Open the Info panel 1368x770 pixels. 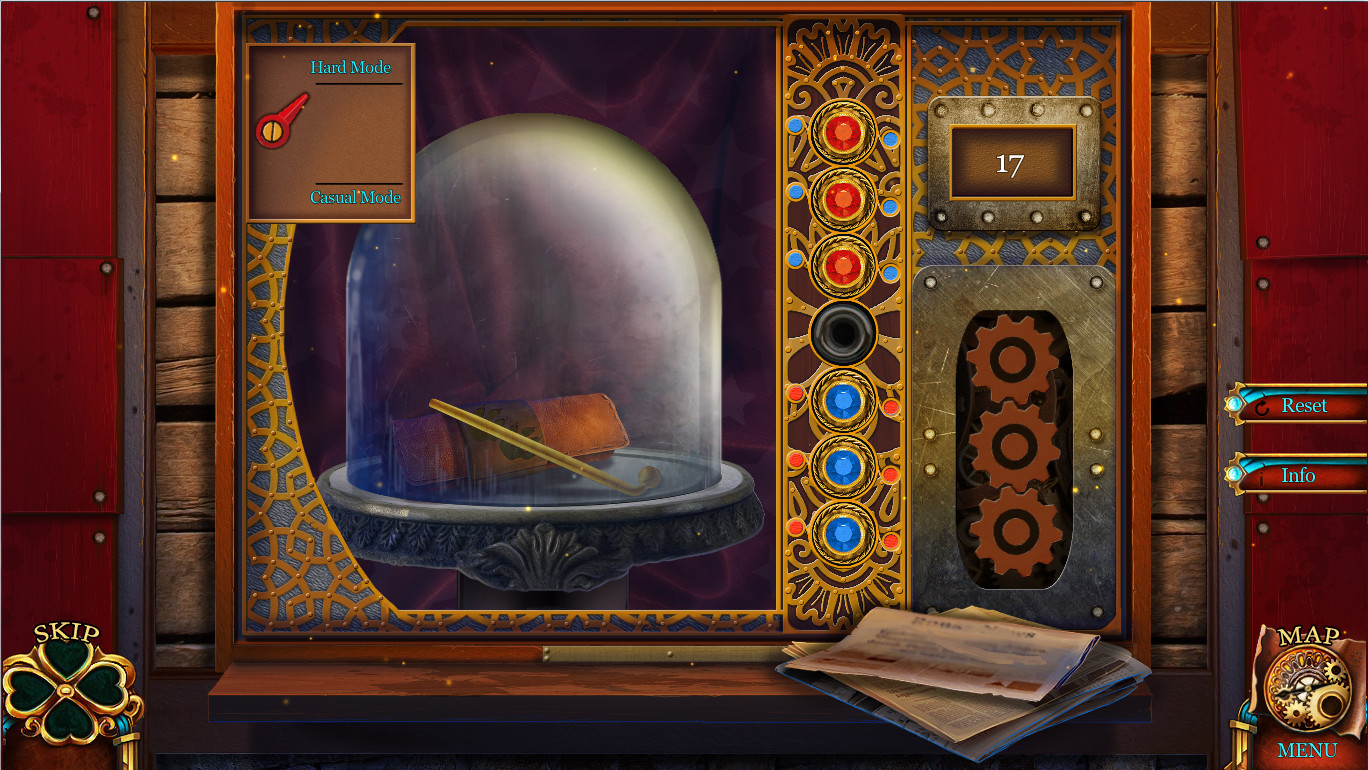tap(1299, 476)
